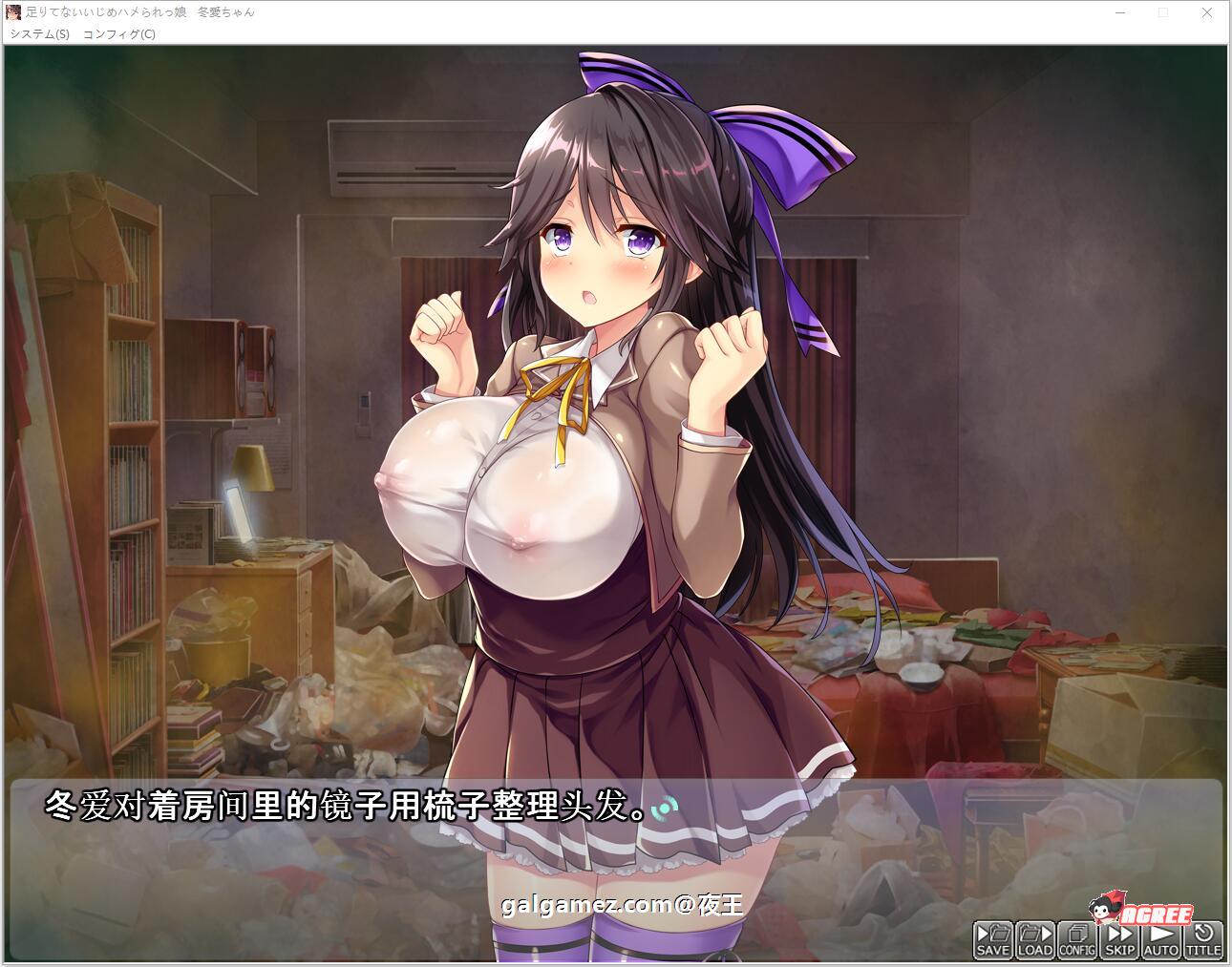Enable AUTO read mode

[1159, 940]
